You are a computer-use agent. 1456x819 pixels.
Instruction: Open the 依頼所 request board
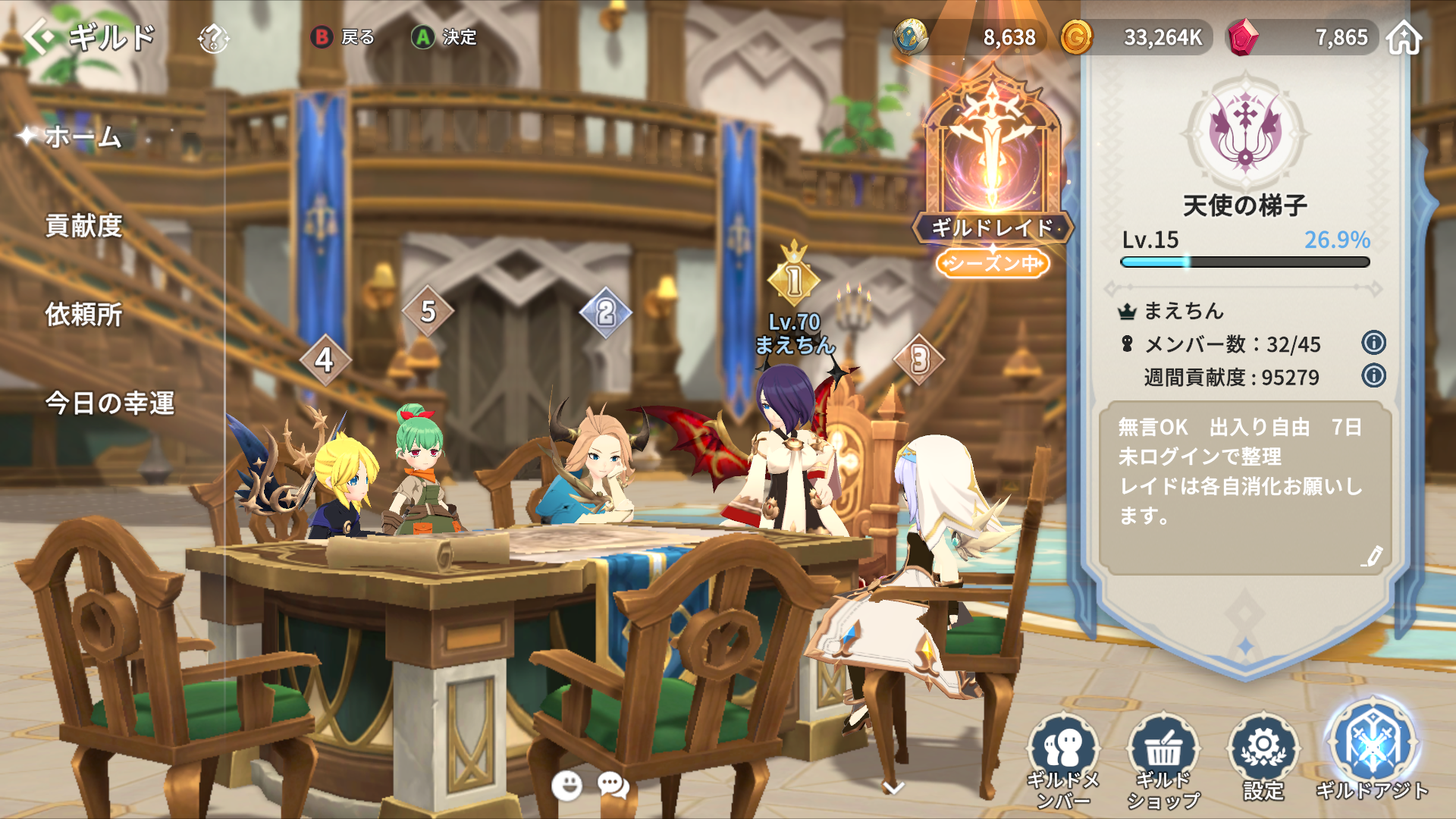click(x=83, y=315)
